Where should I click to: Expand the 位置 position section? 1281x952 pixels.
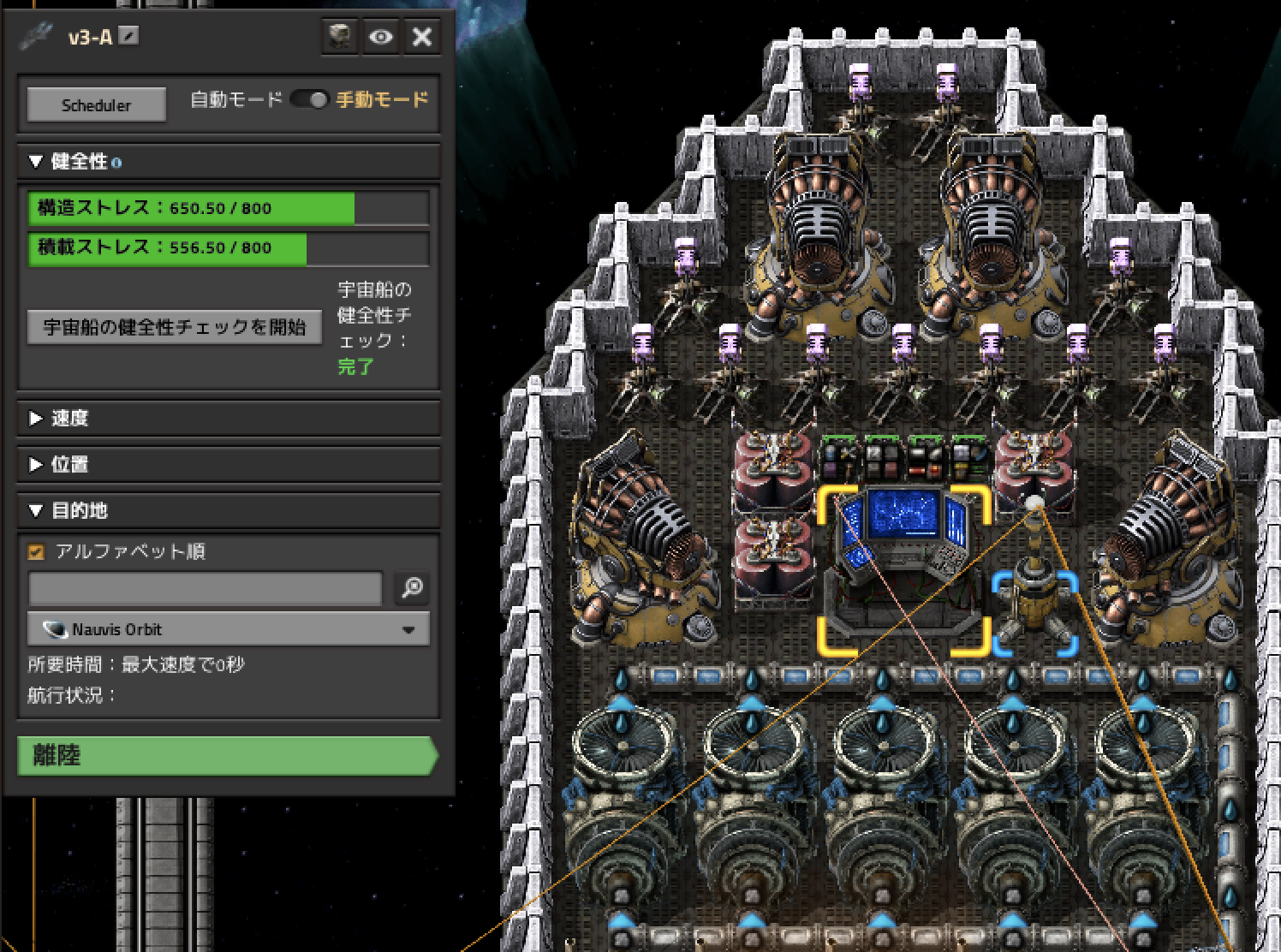36,464
